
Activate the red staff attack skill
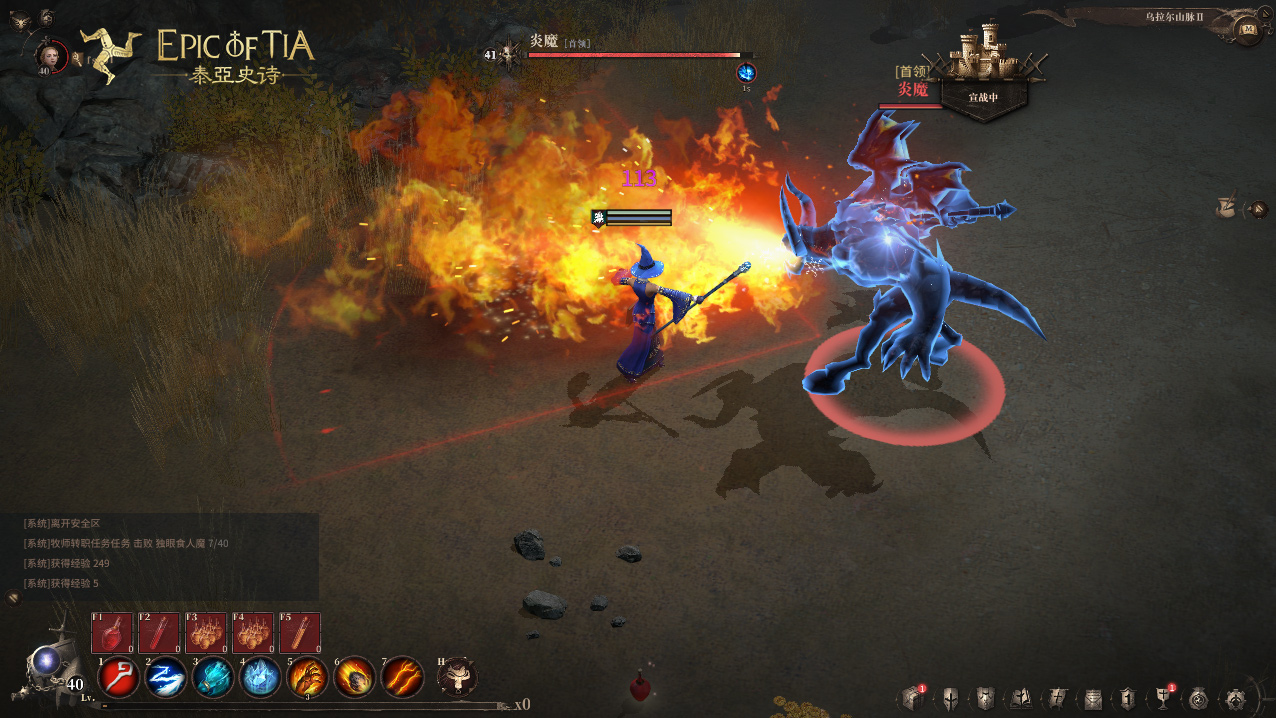tap(119, 678)
